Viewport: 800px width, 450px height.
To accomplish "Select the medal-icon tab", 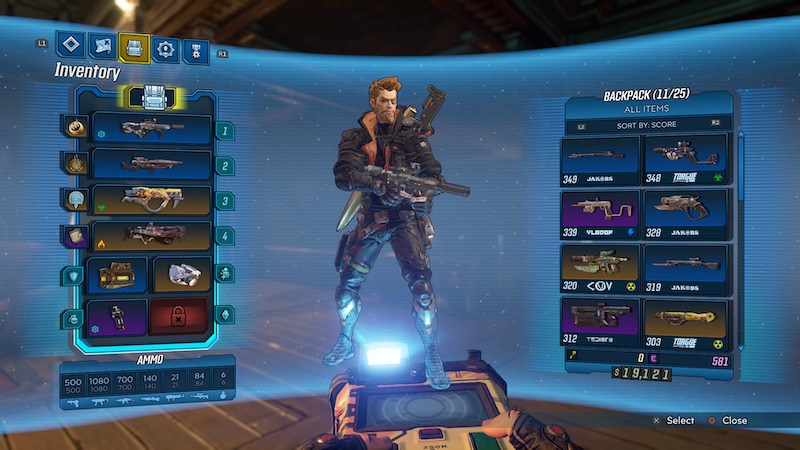I will (x=197, y=48).
